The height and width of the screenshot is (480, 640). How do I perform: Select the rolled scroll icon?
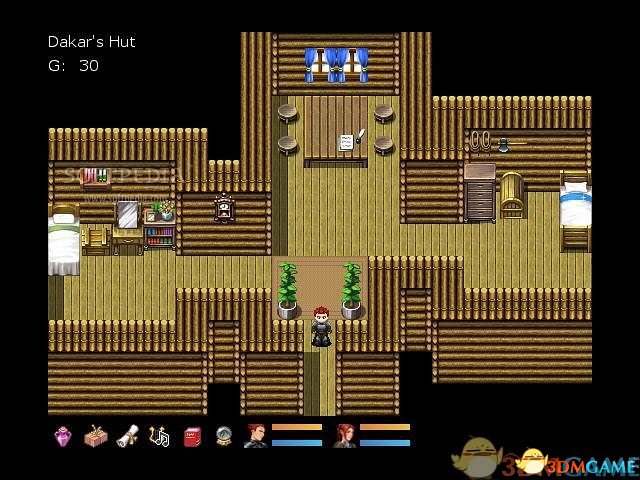coord(127,436)
